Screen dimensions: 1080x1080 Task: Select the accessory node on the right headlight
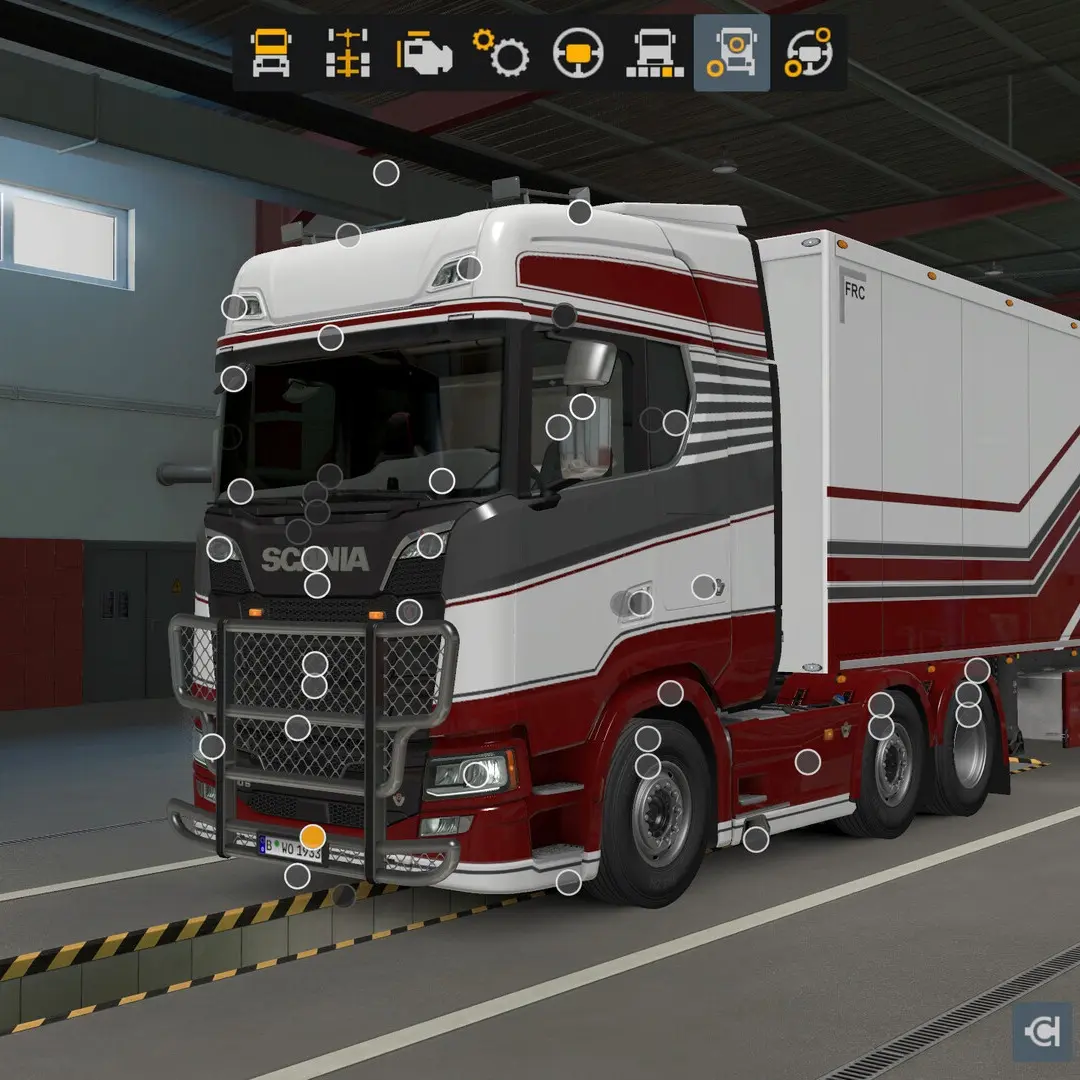click(475, 773)
